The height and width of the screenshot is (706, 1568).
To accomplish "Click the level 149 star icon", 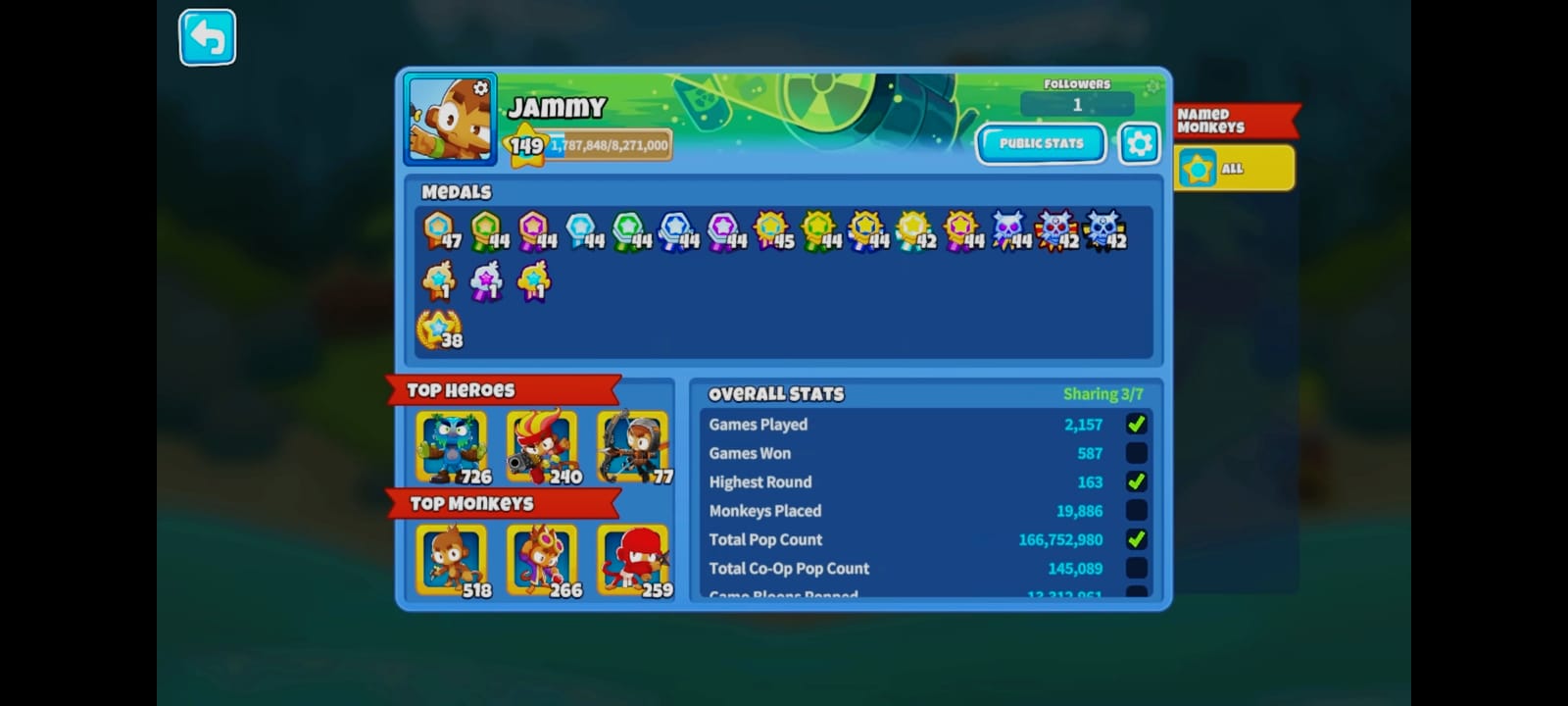I will point(524,145).
